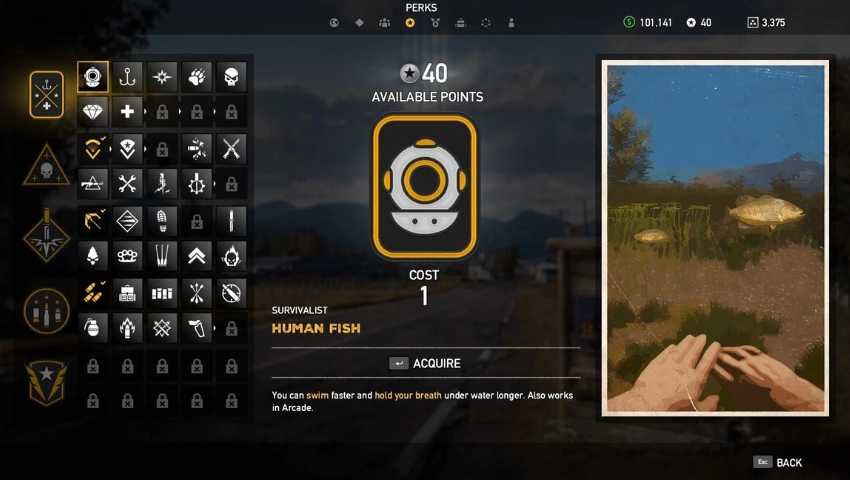Open the Survivalist perk category
The height and width of the screenshot is (480, 850).
click(47, 95)
